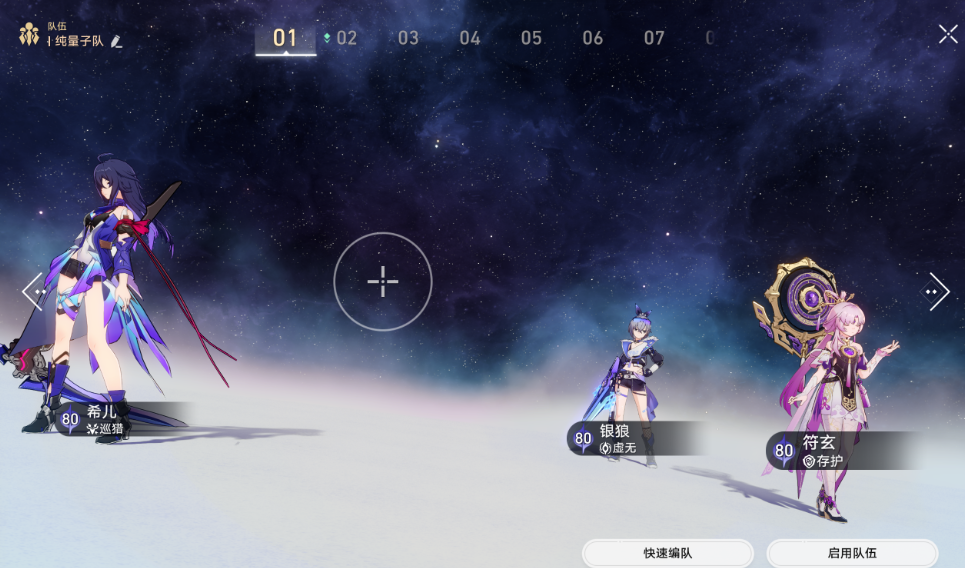Close the team setup screen
This screenshot has width=965, height=568.
click(x=947, y=34)
